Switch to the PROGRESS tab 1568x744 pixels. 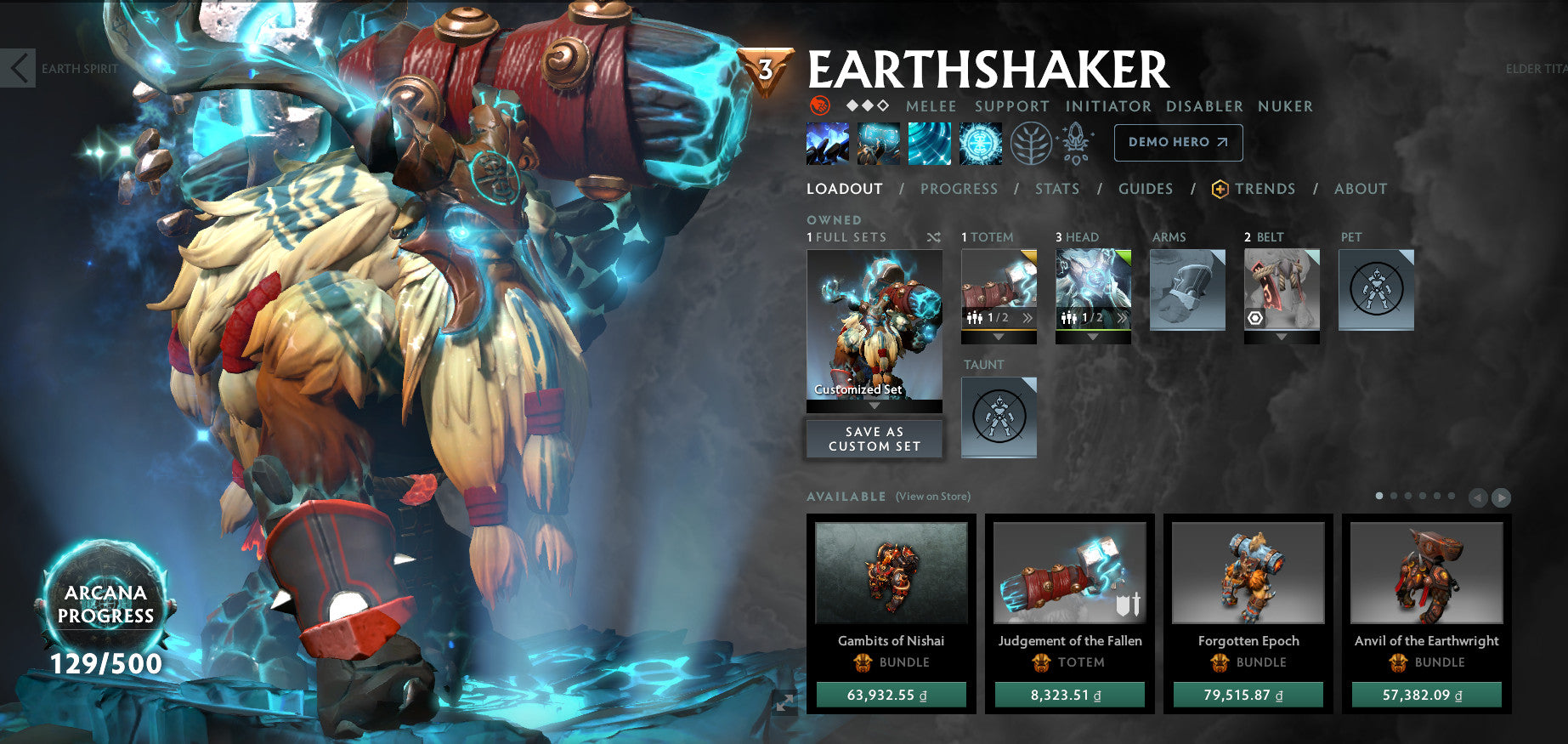[x=959, y=189]
